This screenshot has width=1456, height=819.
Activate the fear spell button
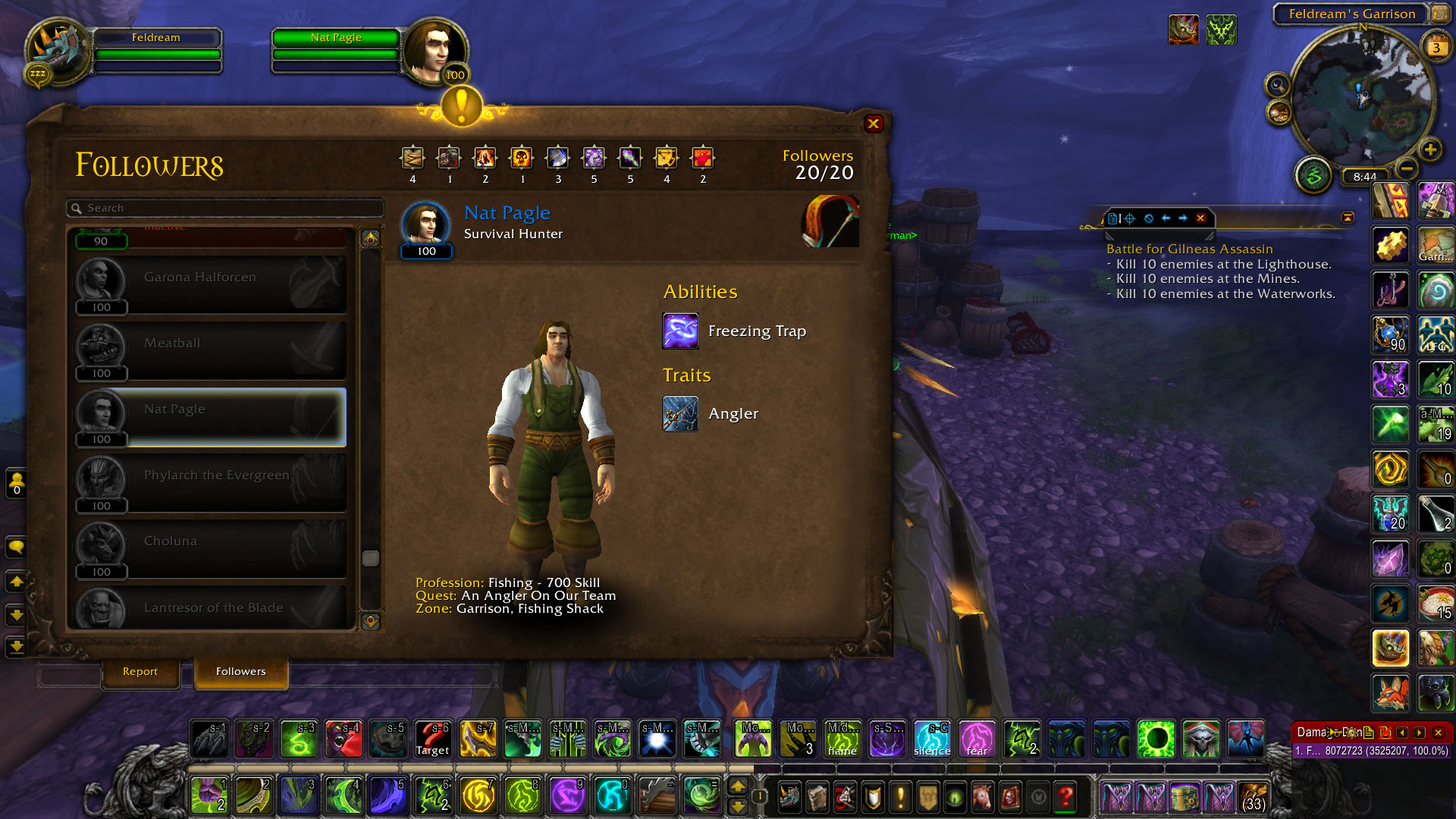click(977, 739)
